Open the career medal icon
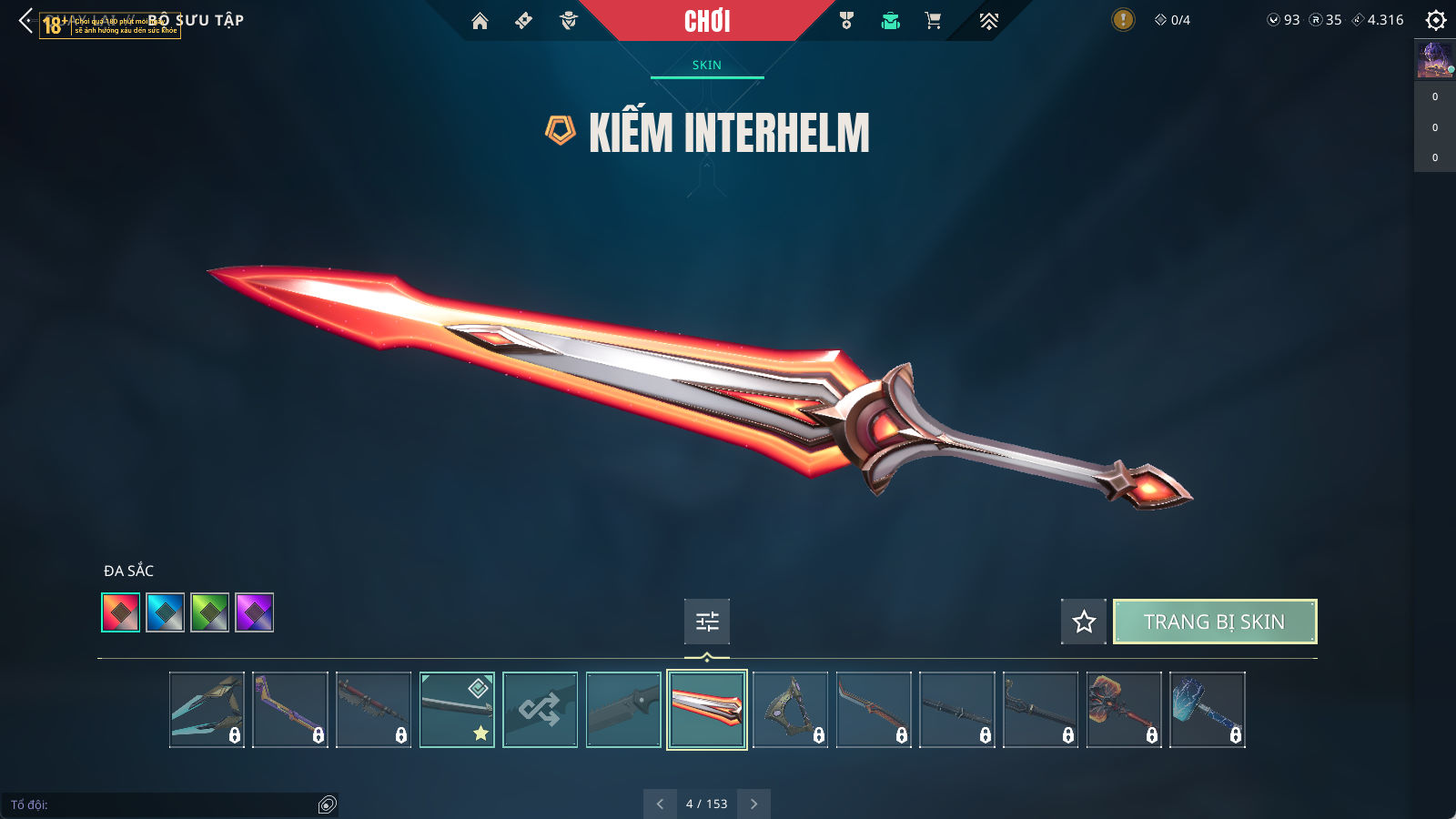This screenshot has height=819, width=1456. click(x=846, y=21)
